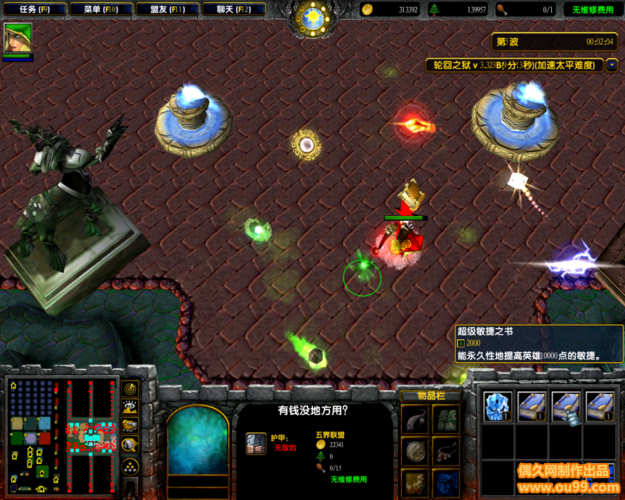Screen dimensions: 625x500
Task: Select the hero portrait icon
Action: (x=17, y=38)
